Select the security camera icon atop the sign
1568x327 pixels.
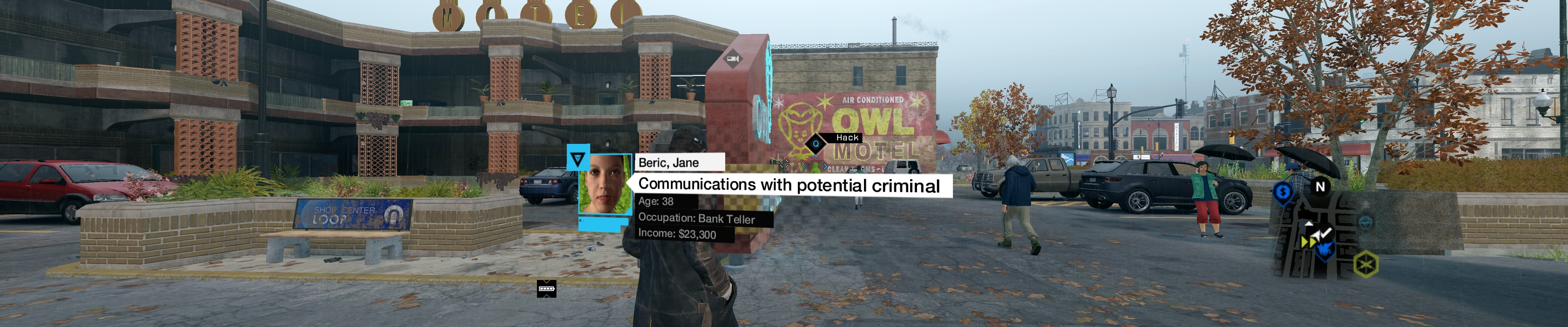coord(732,58)
